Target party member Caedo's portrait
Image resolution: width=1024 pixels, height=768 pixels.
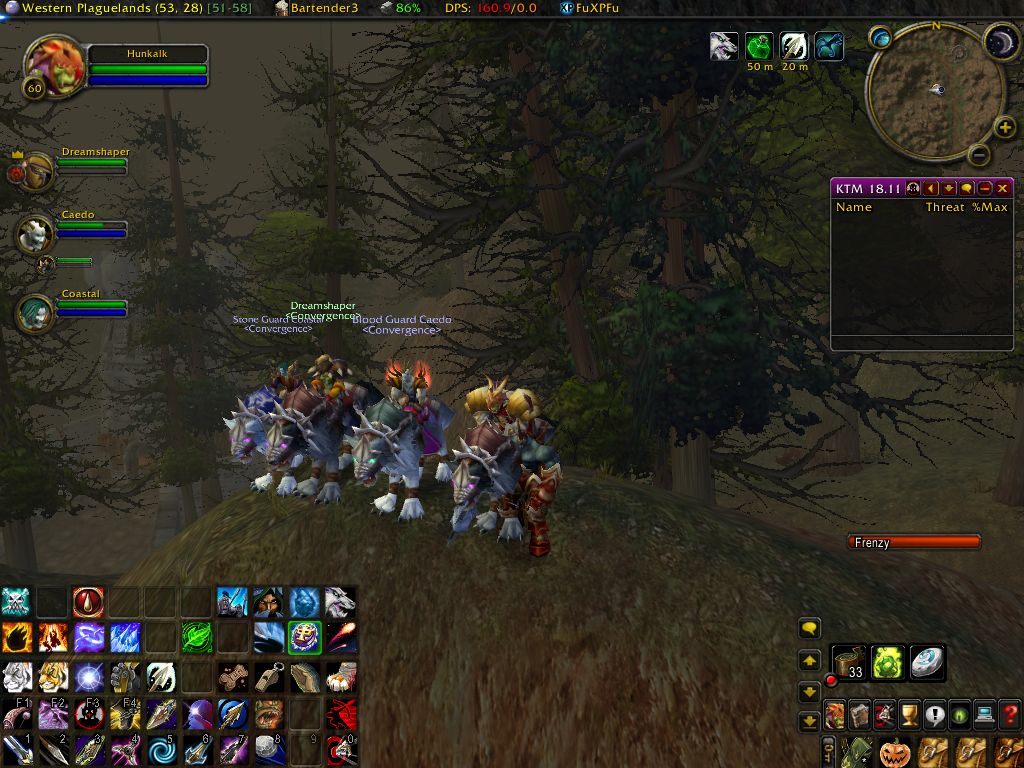36,234
